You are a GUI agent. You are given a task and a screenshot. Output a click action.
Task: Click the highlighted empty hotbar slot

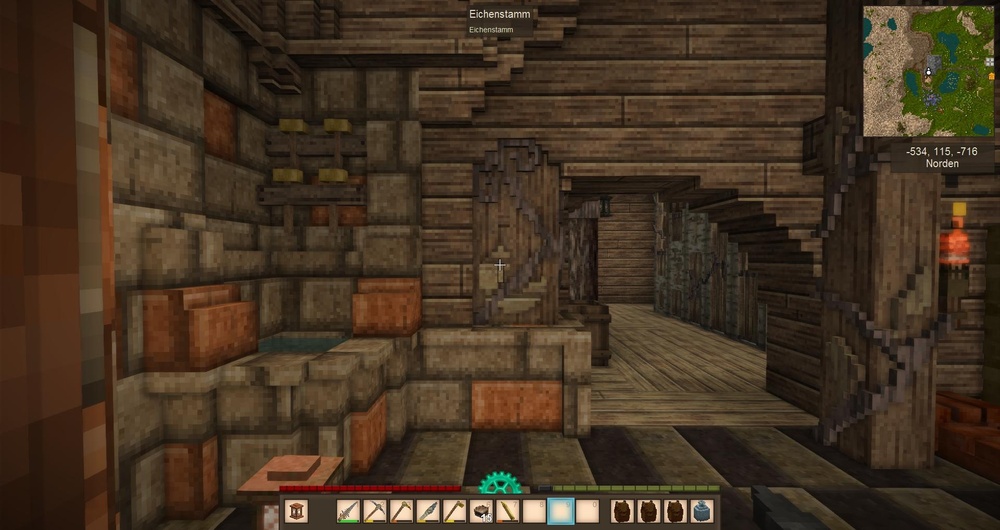point(561,512)
